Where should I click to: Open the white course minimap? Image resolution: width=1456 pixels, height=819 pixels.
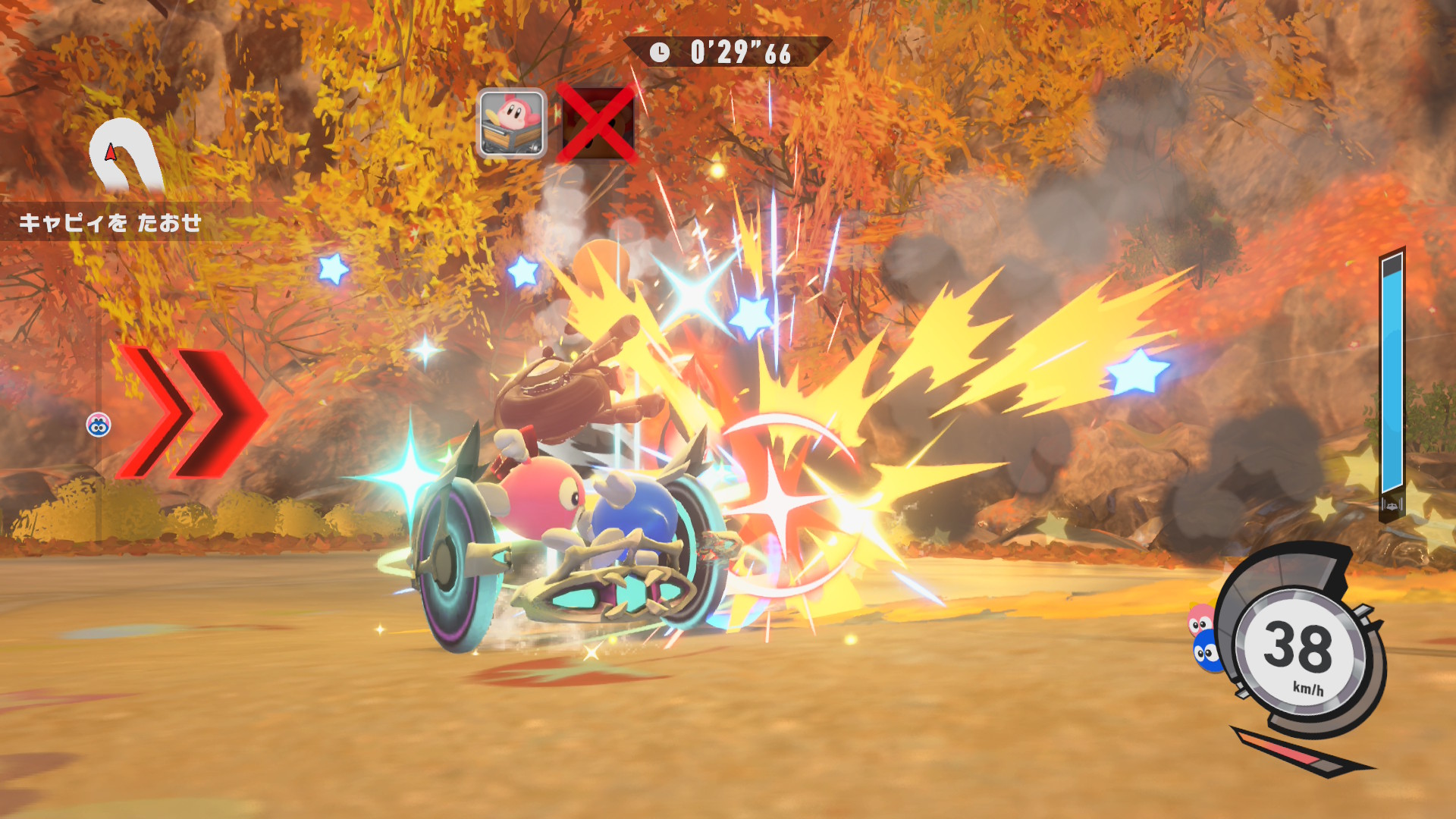tap(124, 155)
